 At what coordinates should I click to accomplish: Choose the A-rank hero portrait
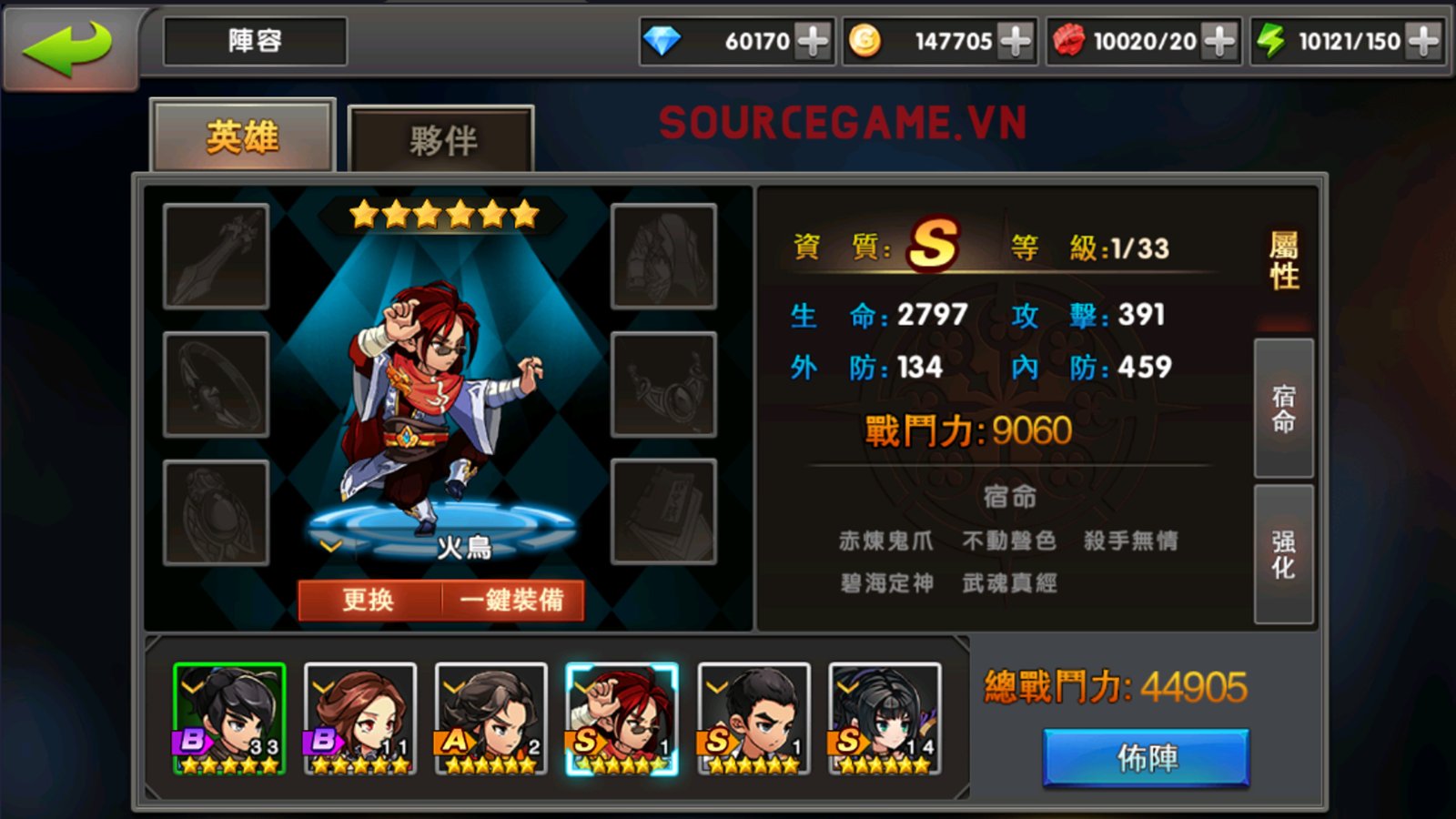pos(491,718)
